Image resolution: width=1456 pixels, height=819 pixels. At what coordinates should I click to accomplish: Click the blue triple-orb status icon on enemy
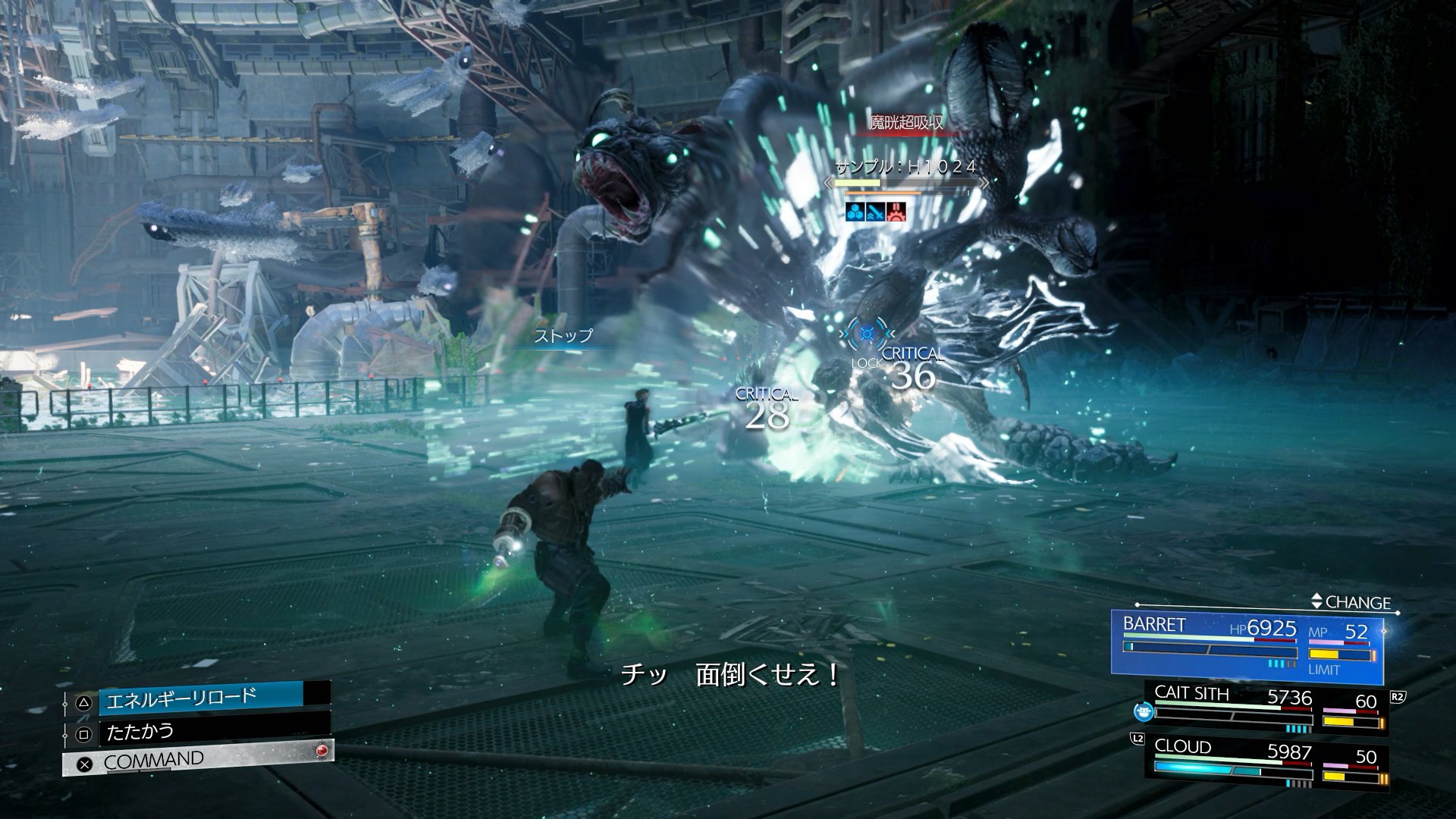pos(855,212)
